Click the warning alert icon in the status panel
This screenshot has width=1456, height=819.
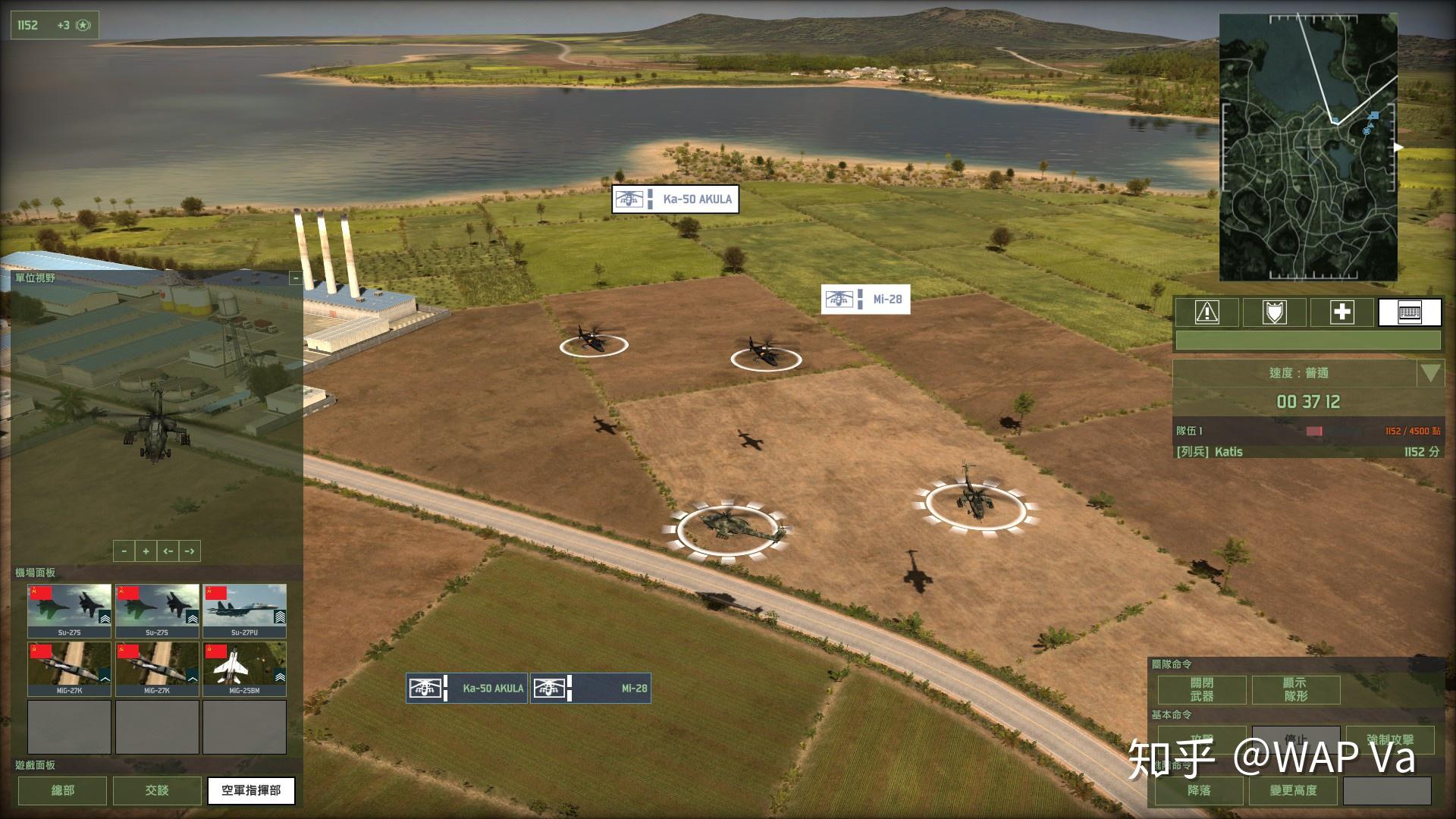[1206, 312]
